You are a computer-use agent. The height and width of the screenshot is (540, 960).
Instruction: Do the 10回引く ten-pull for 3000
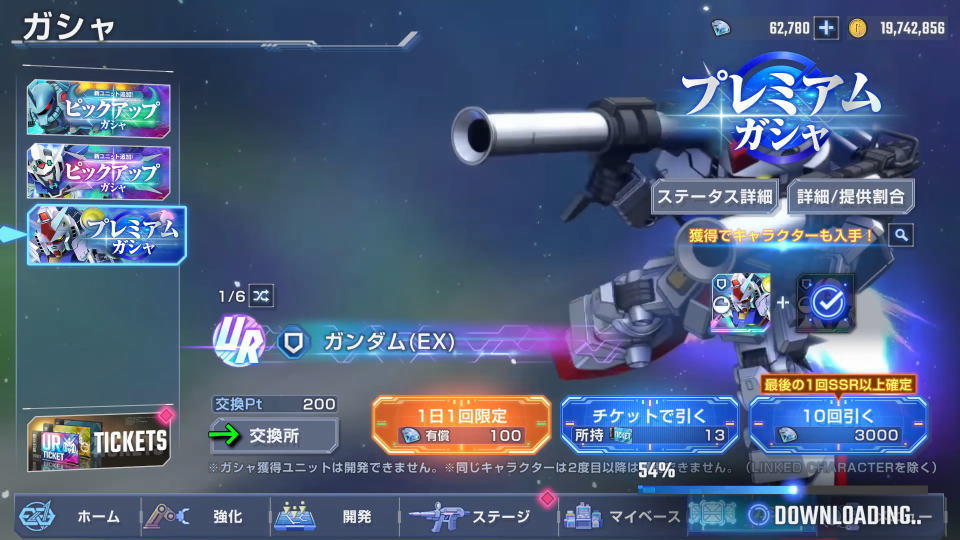[x=838, y=425]
